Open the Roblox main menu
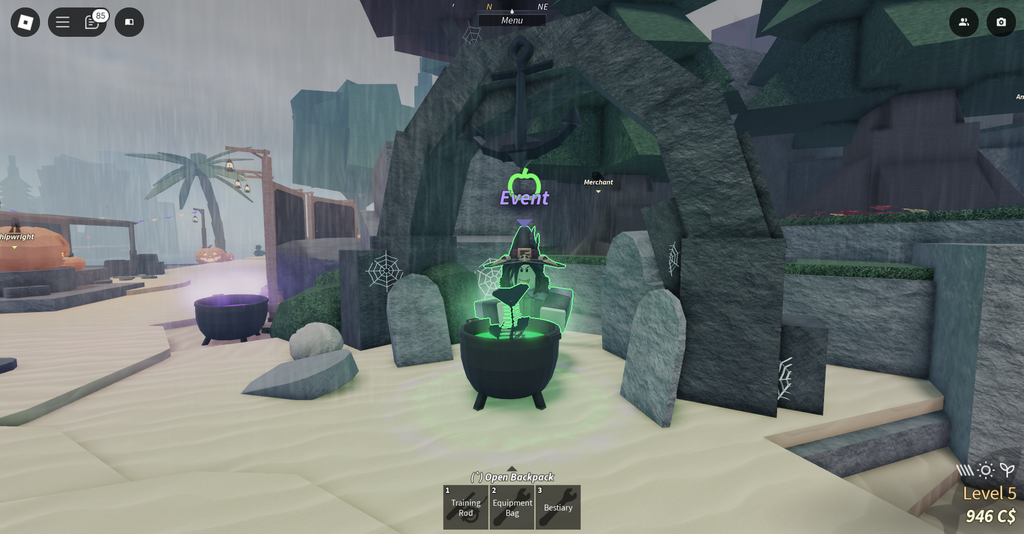 tap(25, 22)
